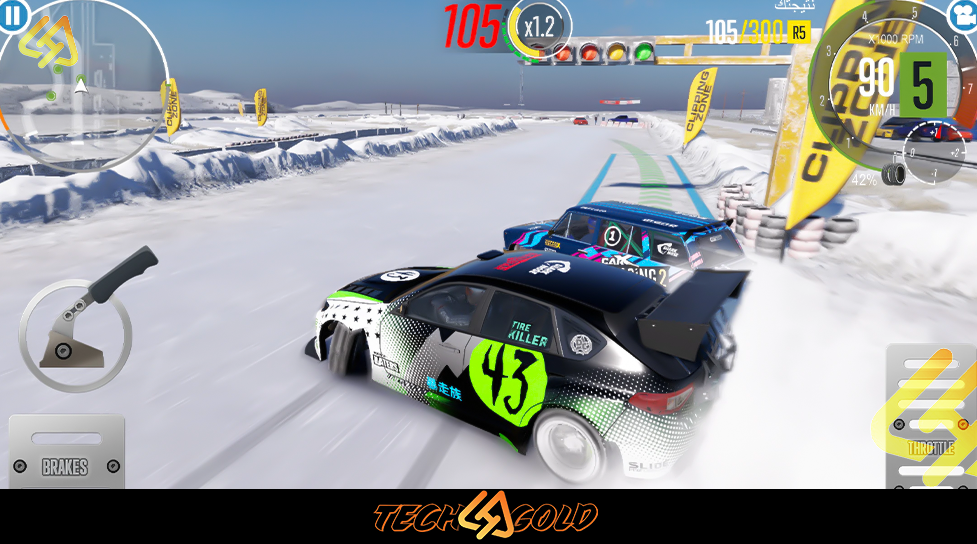This screenshot has width=977, height=544.
Task: Switch the camera view using the camera icon
Action: pyautogui.click(x=962, y=15)
